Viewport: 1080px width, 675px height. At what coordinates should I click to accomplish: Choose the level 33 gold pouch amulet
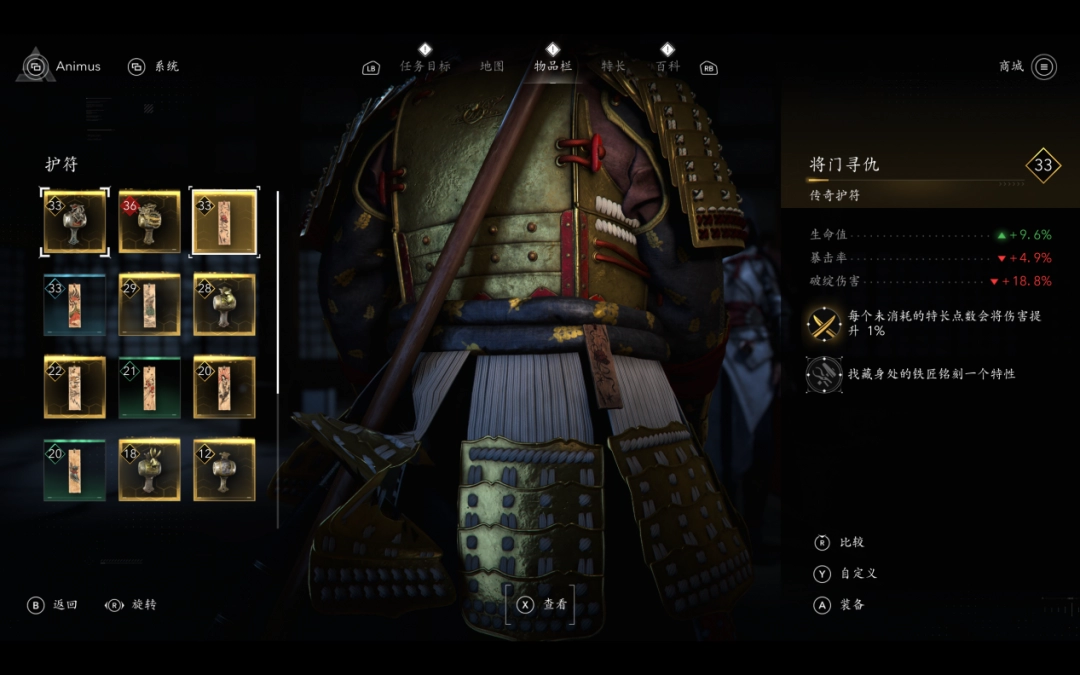(x=75, y=222)
